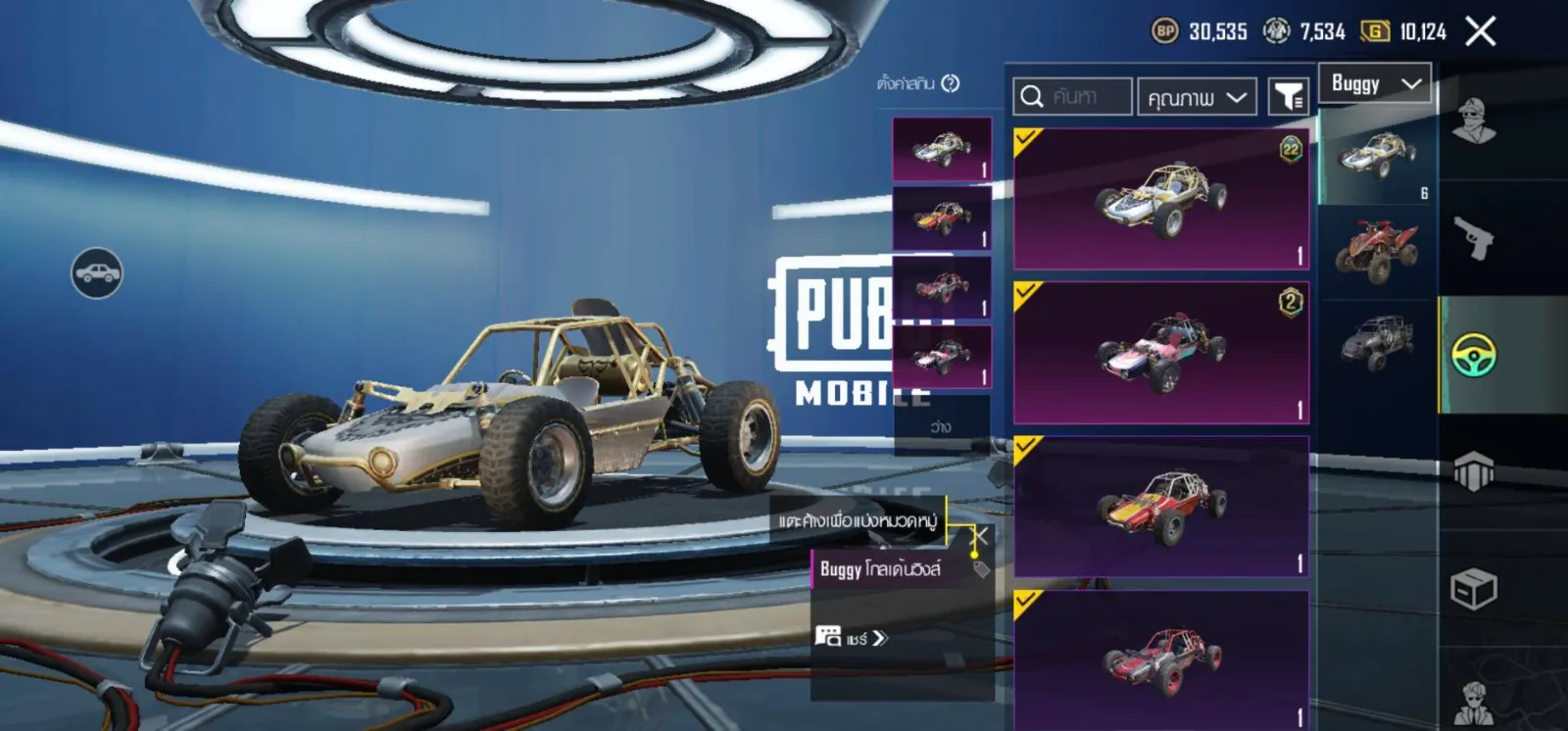Tap the Share button
Viewport: 1568px width, 731px height.
[x=852, y=638]
